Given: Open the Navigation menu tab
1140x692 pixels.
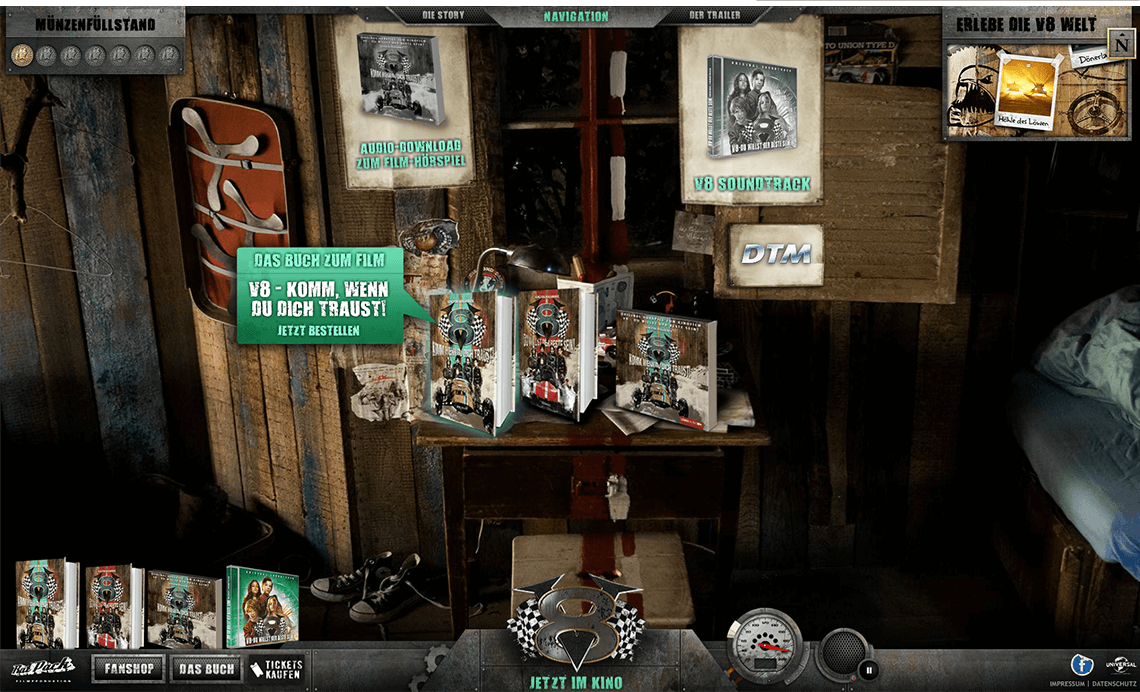Looking at the screenshot, I should click(575, 16).
